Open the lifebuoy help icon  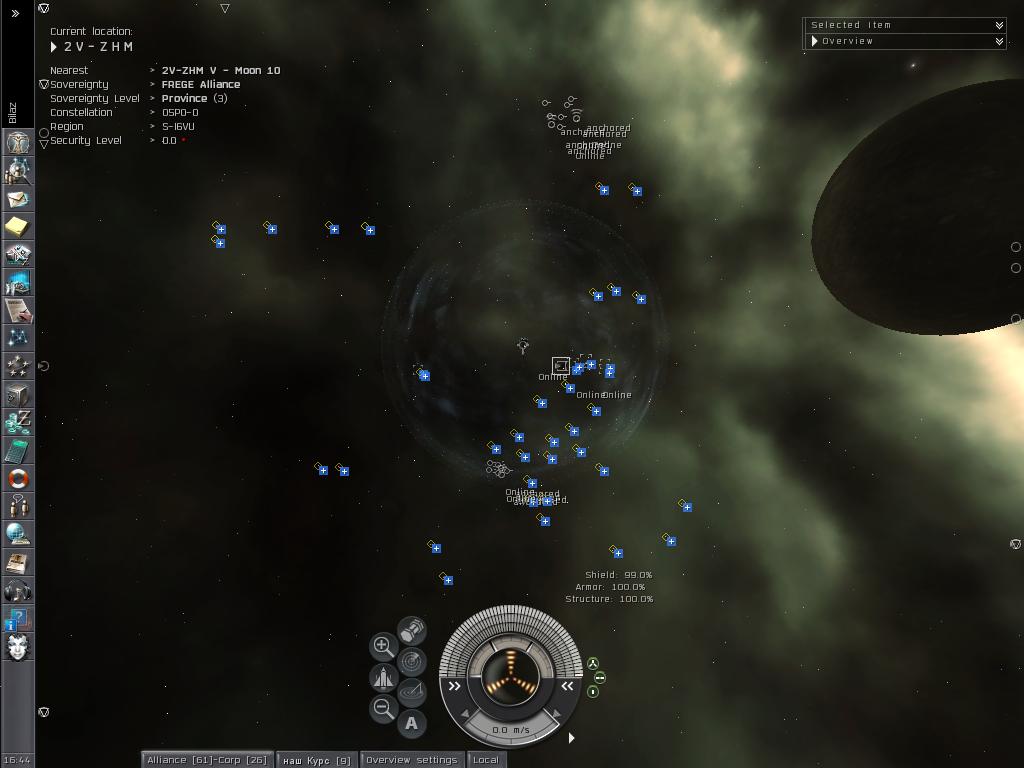pyautogui.click(x=18, y=479)
